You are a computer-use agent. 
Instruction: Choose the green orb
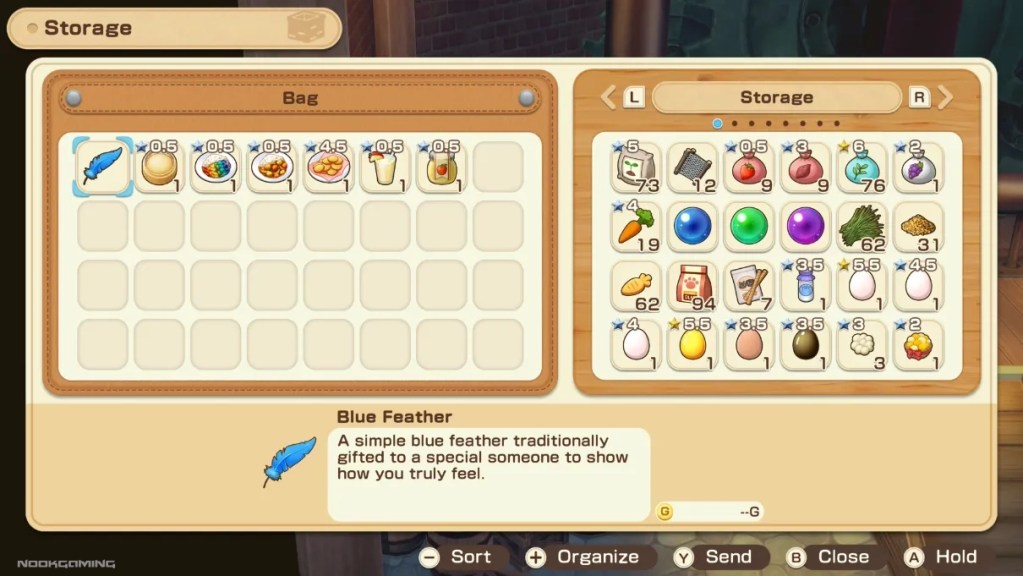(x=748, y=227)
